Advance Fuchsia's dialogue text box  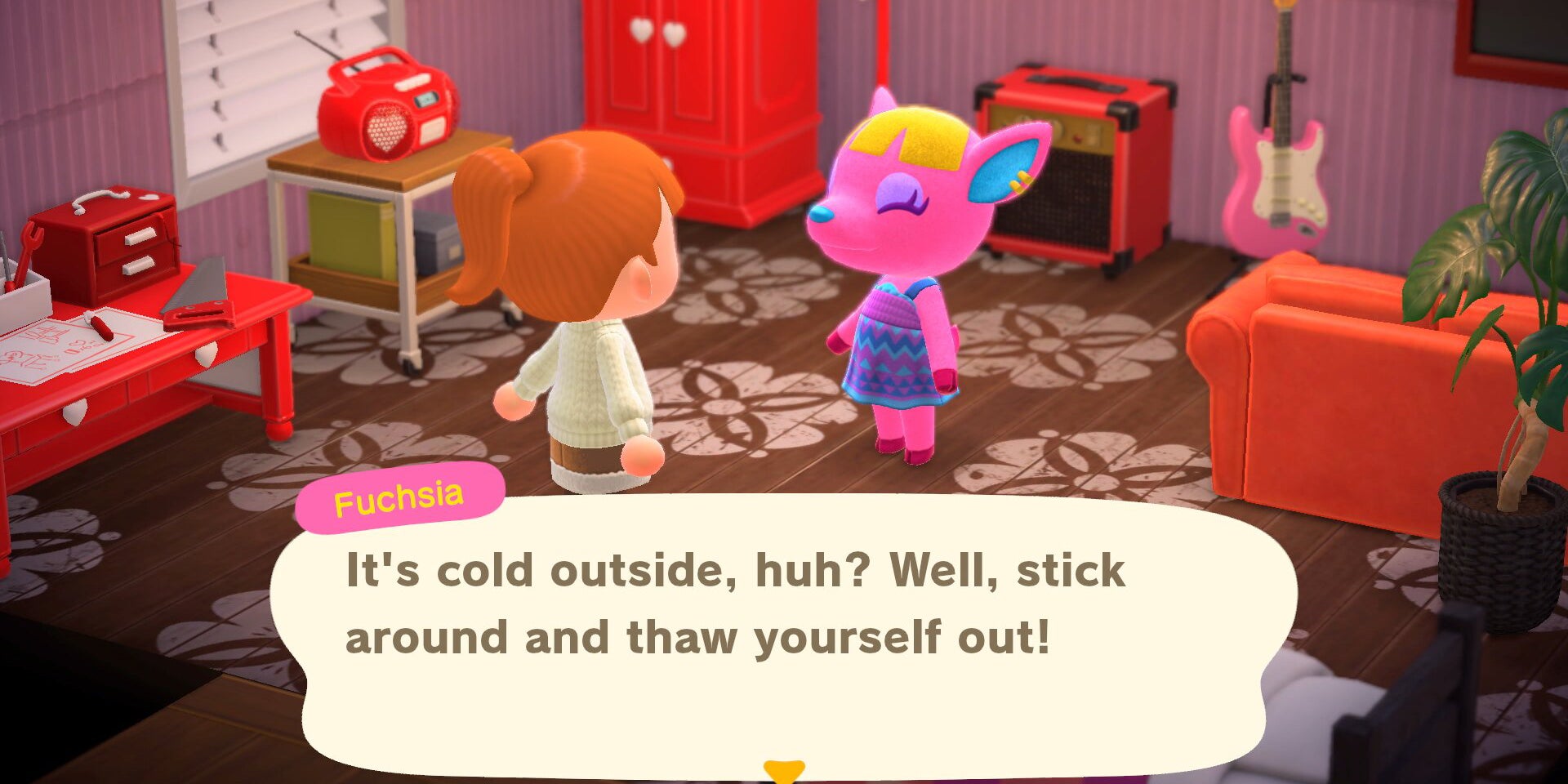coord(782,637)
